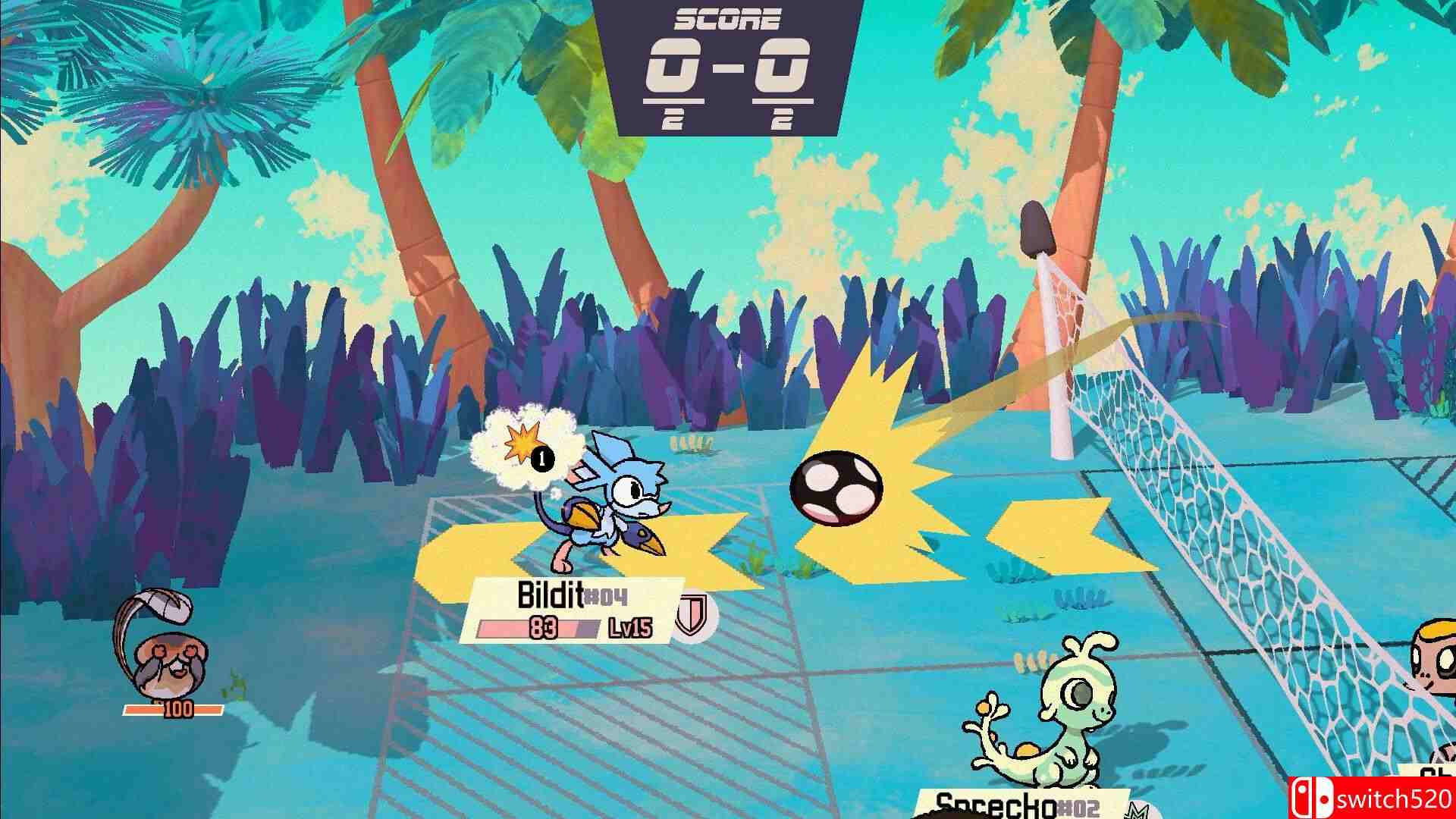Select the black combo counter showing 1
Viewport: 1456px width, 819px height.
point(541,457)
